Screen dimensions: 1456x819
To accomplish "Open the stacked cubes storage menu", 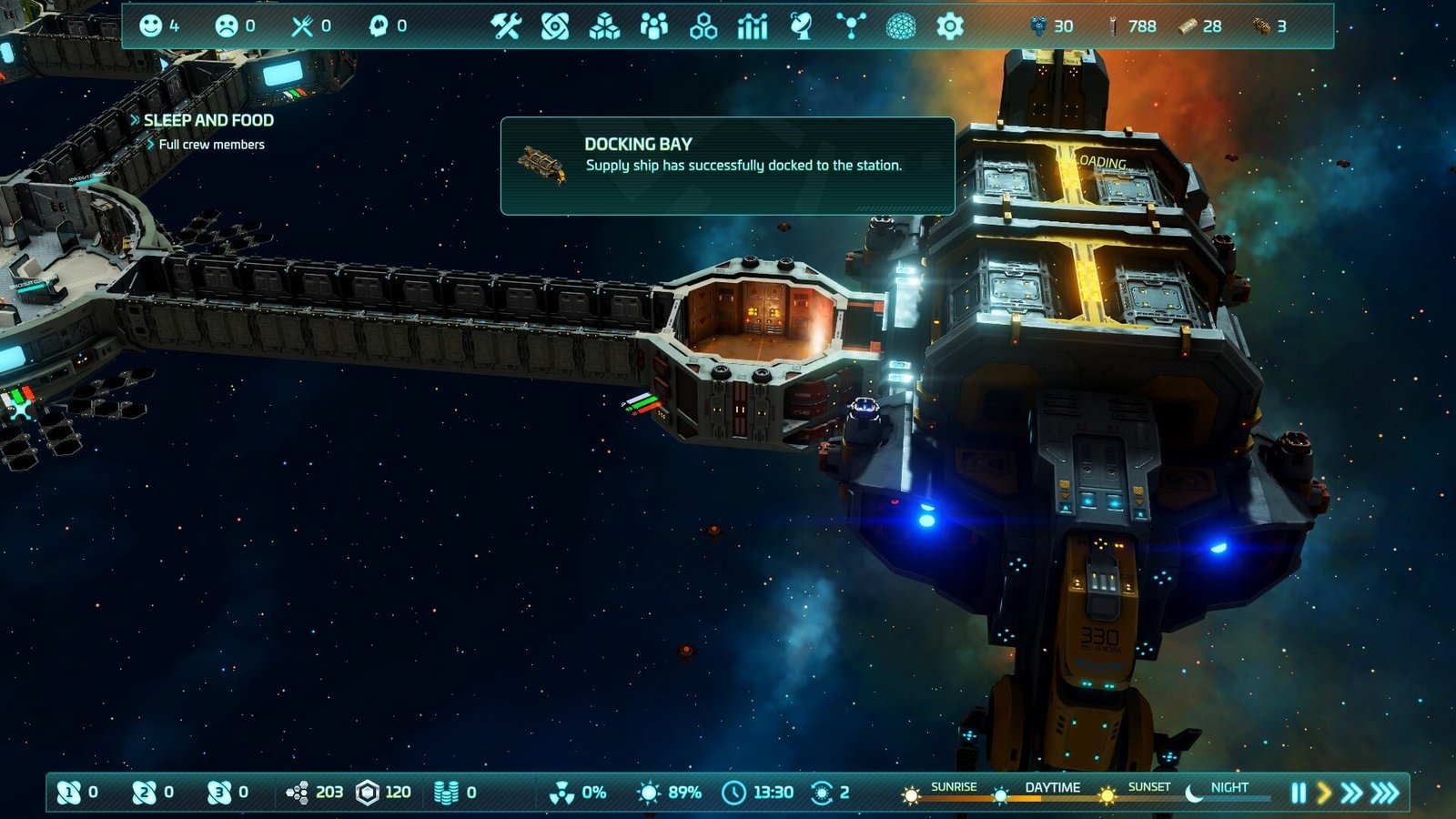I will pyautogui.click(x=604, y=26).
